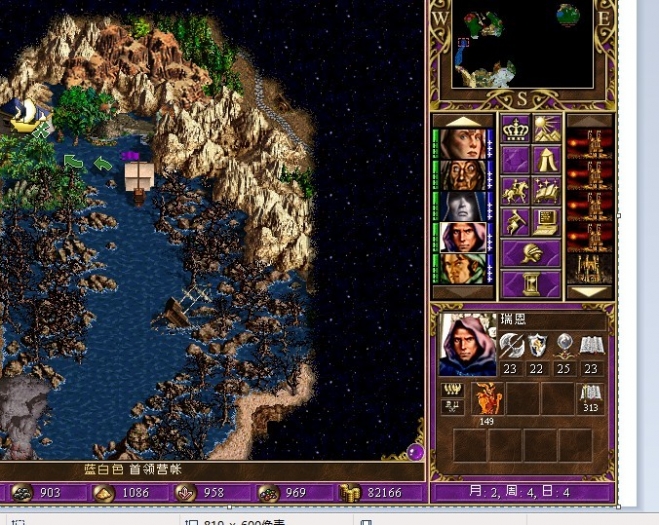Click the flaming creature stack of 149
Image resolution: width=659 pixels, height=525 pixels.
click(487, 398)
